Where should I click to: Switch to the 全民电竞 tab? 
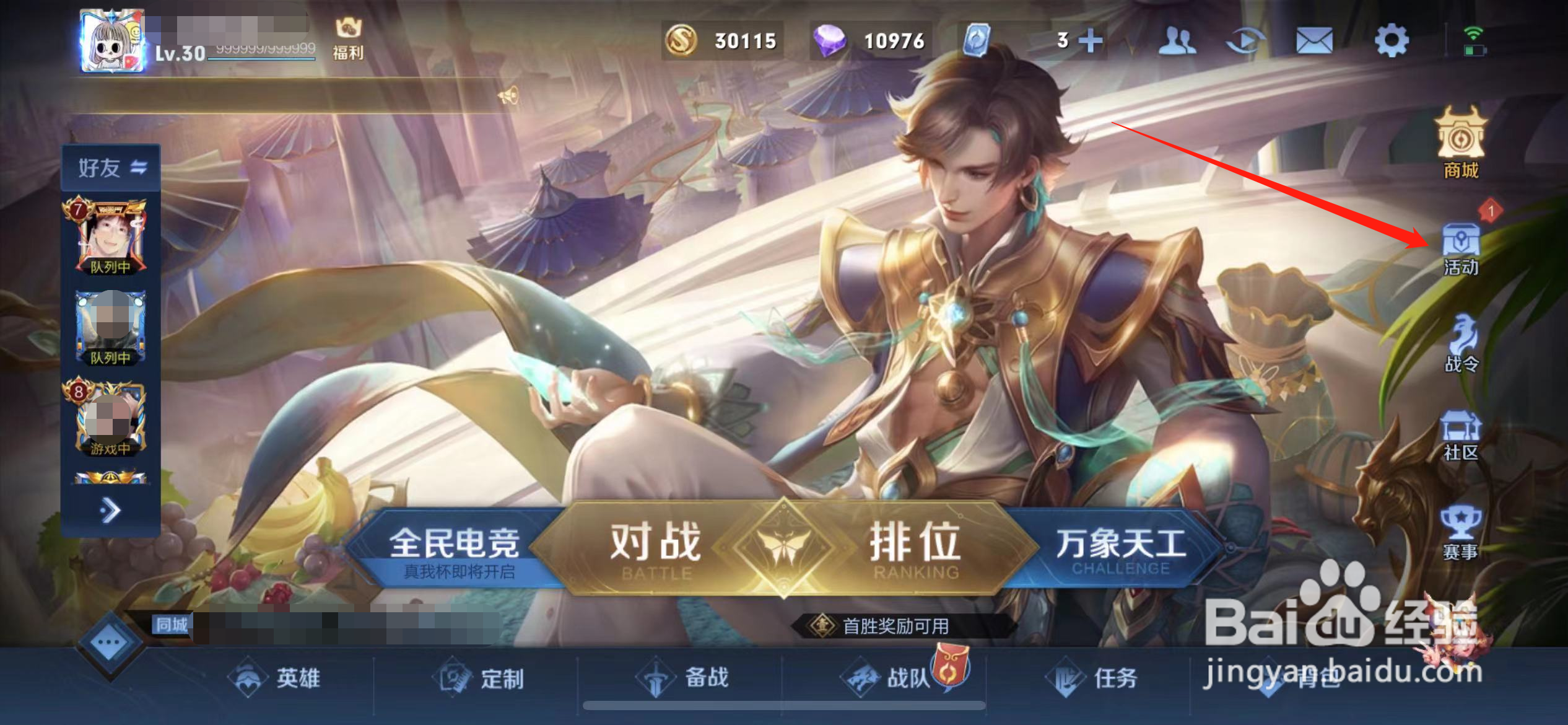[453, 545]
